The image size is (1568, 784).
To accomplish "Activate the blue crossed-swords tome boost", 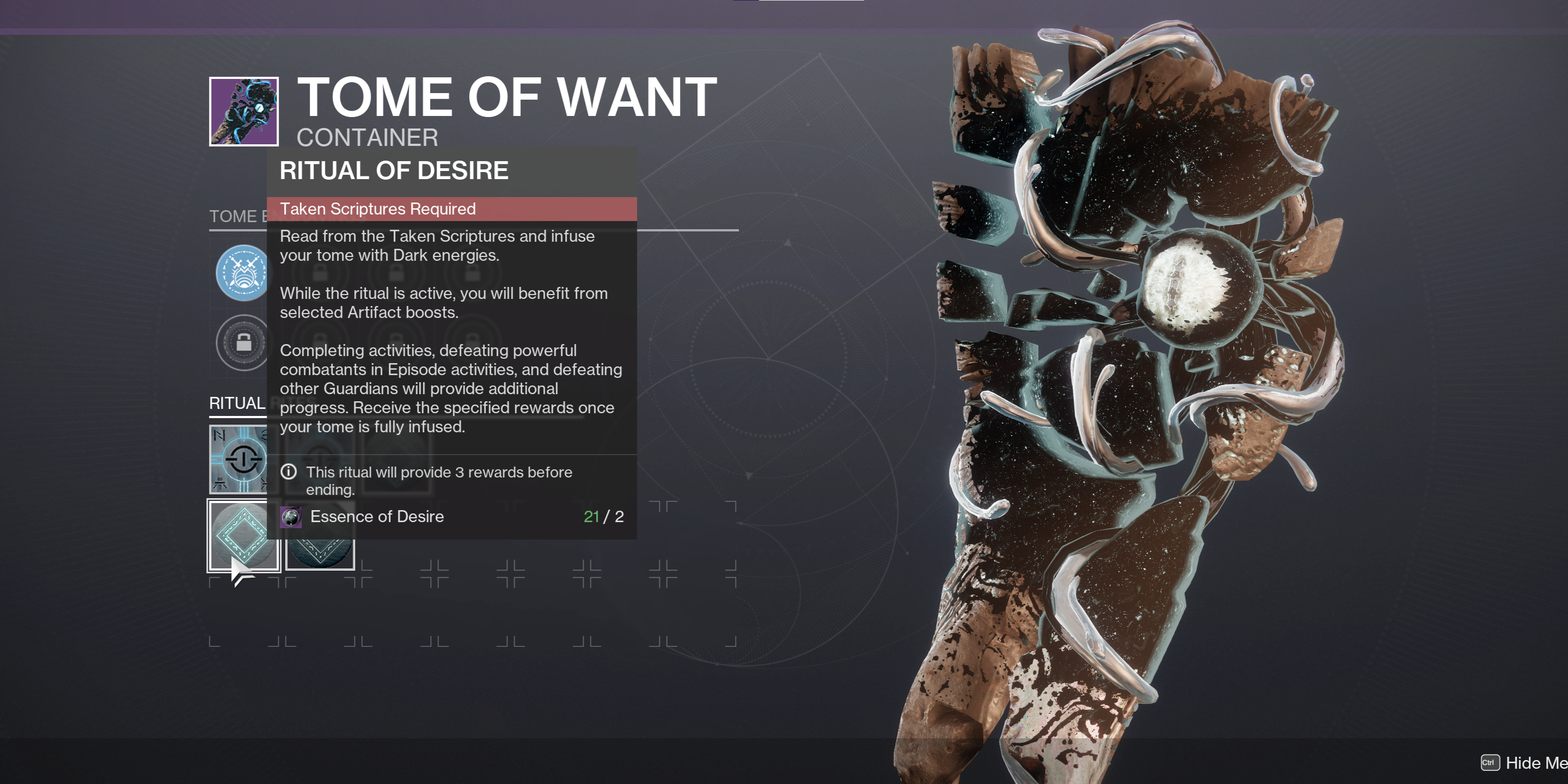I will (242, 273).
